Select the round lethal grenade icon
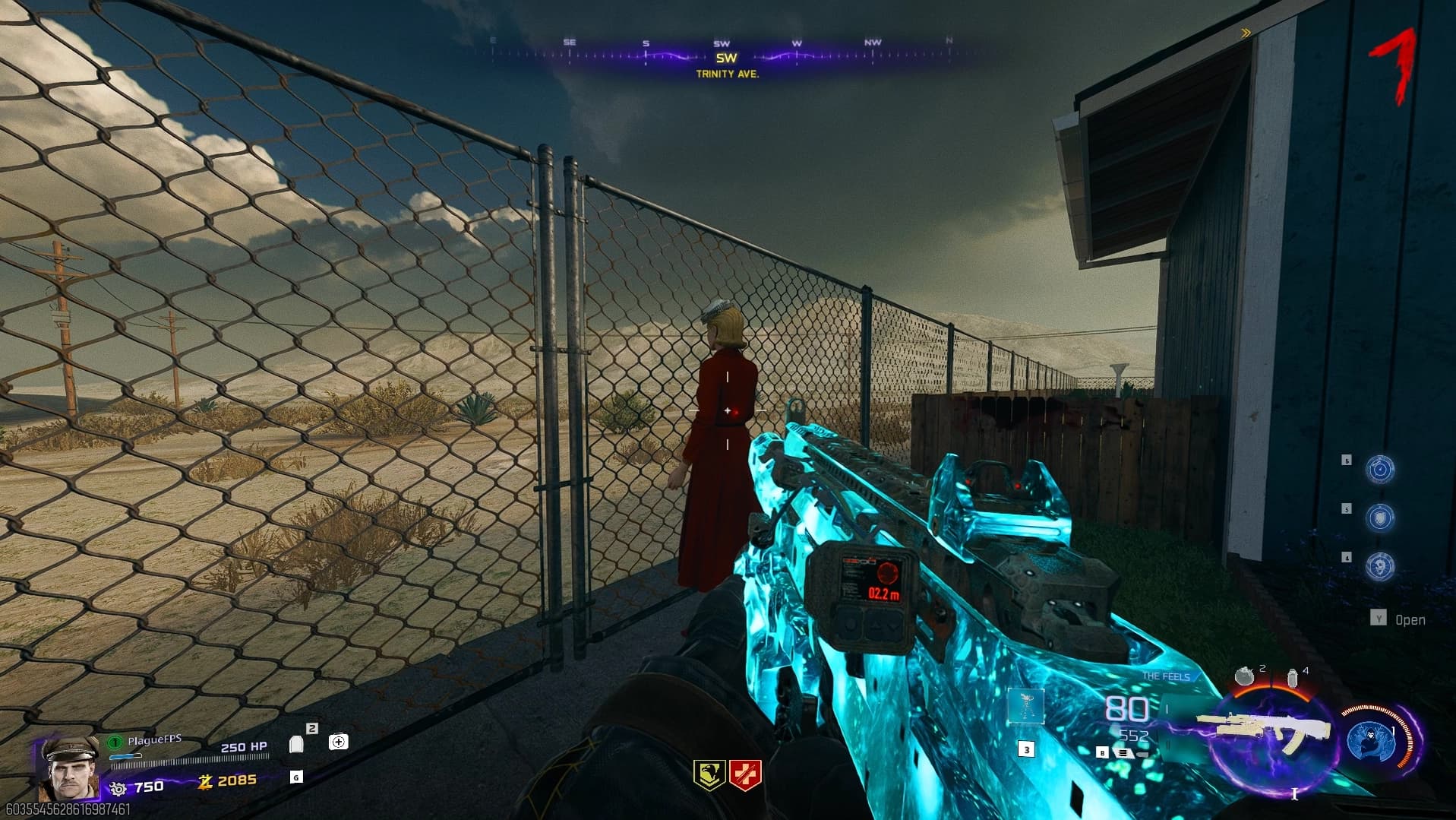 click(1244, 676)
